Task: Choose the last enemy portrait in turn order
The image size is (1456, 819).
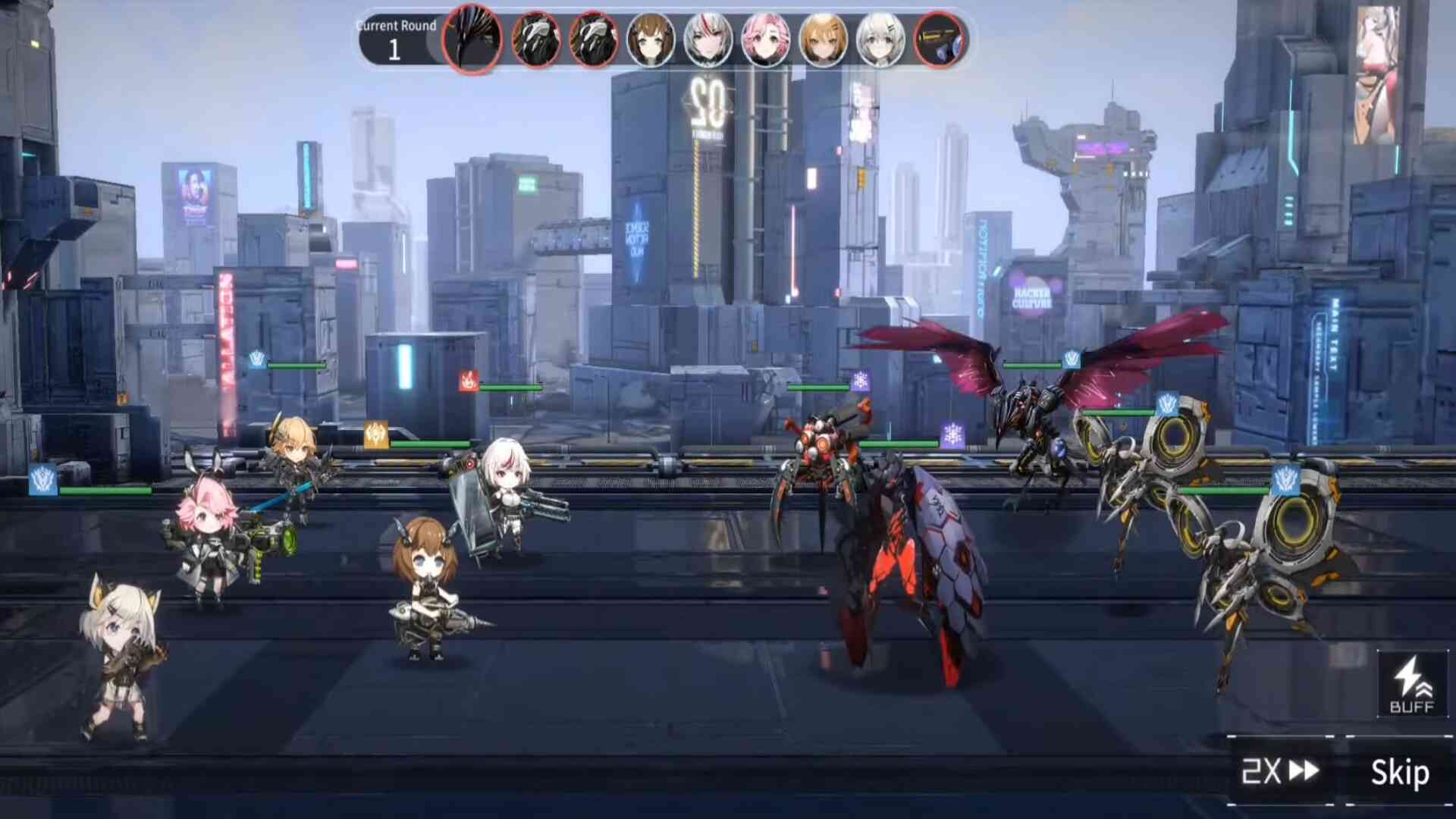Action: tap(939, 39)
